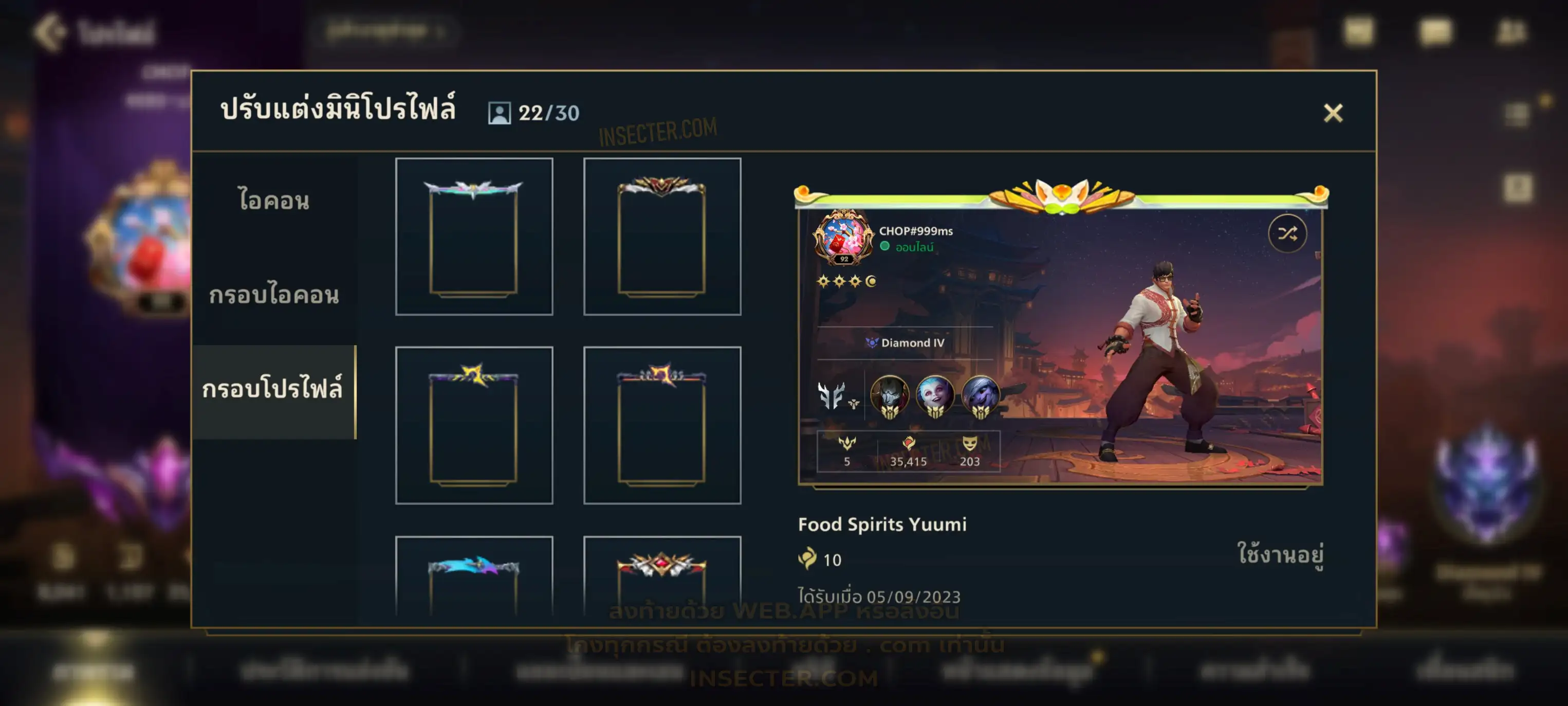The height and width of the screenshot is (706, 1568).
Task: Pick the purple frame with yellow star
Action: tap(473, 425)
